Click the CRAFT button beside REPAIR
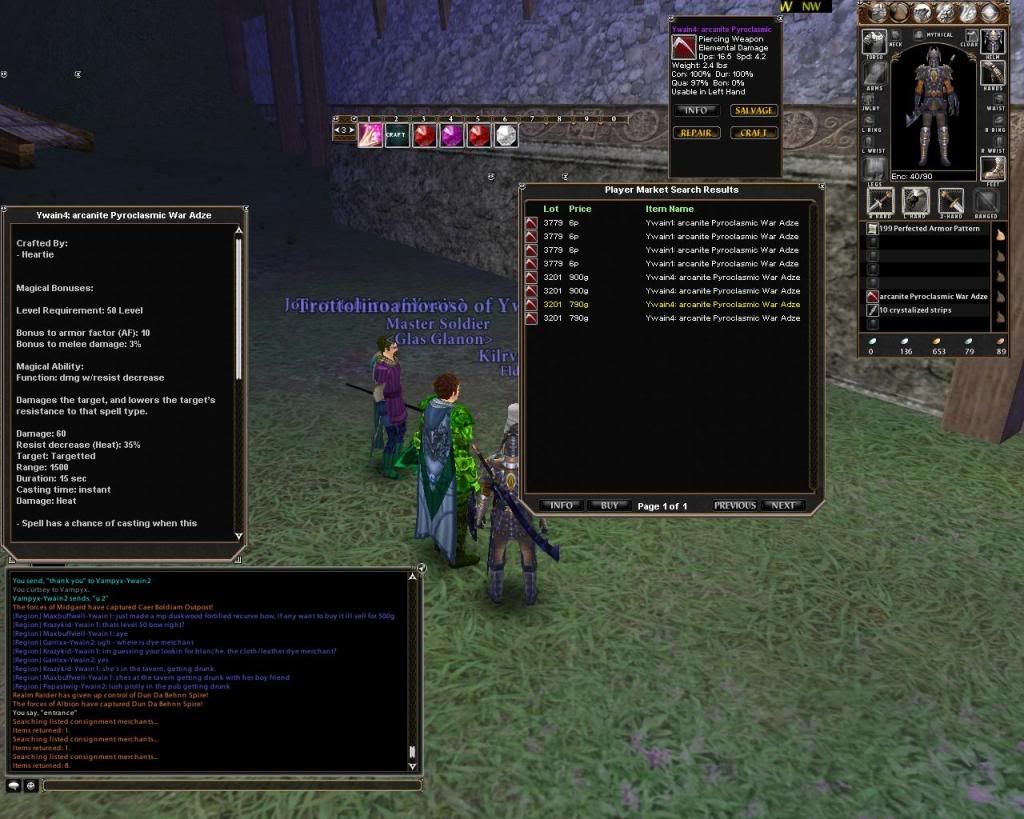The height and width of the screenshot is (819, 1024). (x=753, y=133)
